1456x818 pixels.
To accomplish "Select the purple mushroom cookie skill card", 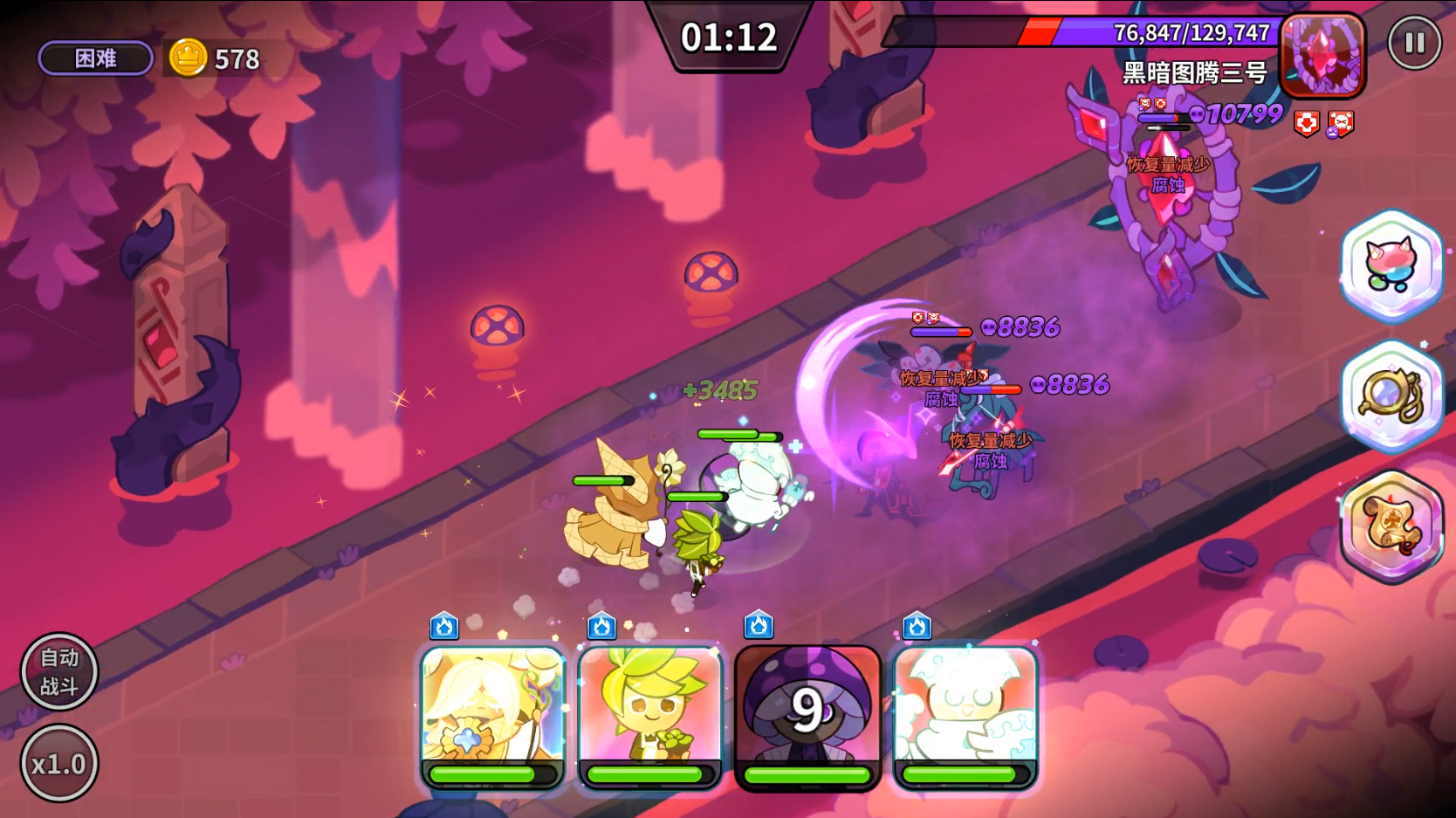I will coord(807,716).
